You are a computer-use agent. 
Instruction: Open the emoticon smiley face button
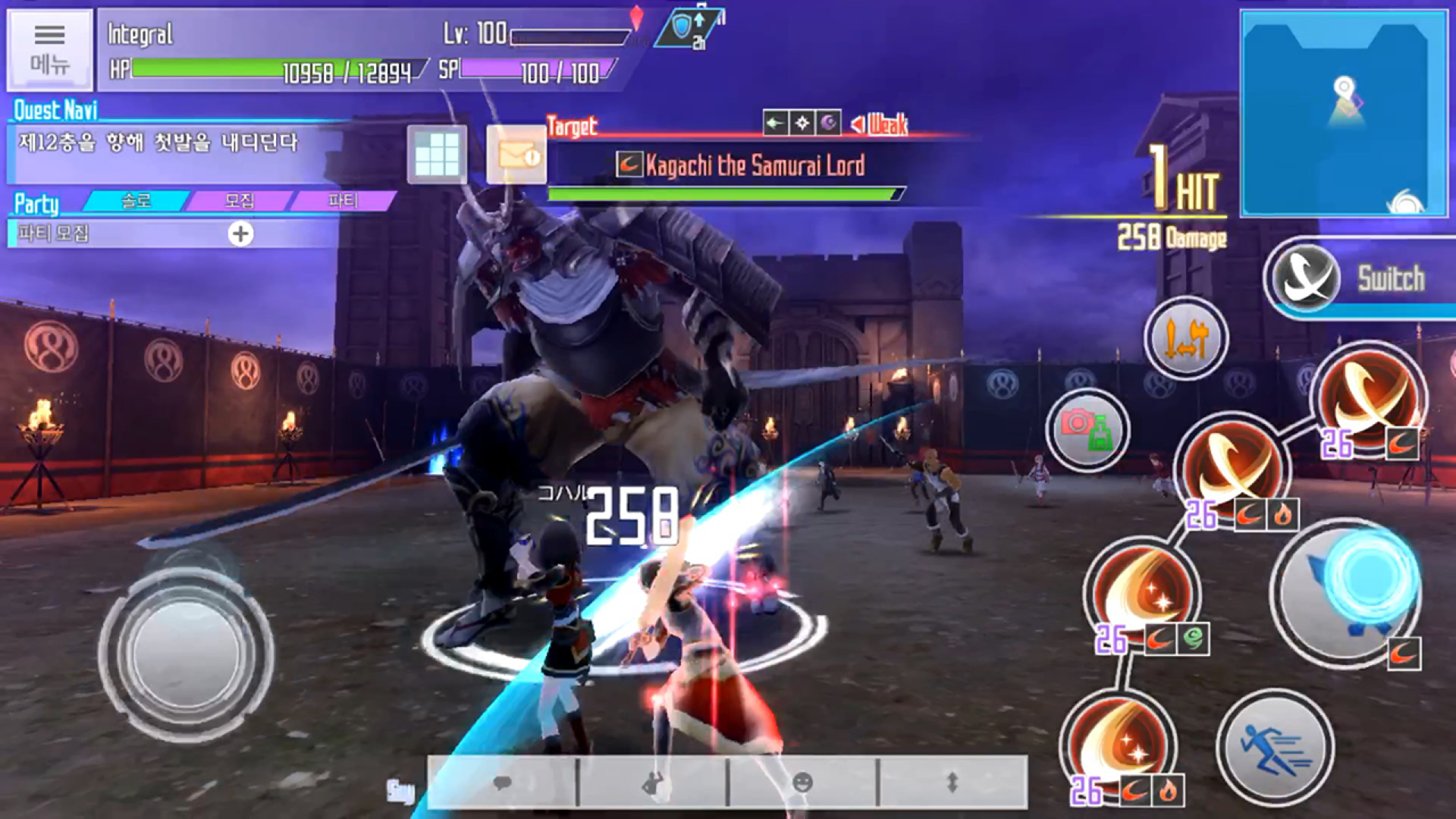tap(802, 783)
